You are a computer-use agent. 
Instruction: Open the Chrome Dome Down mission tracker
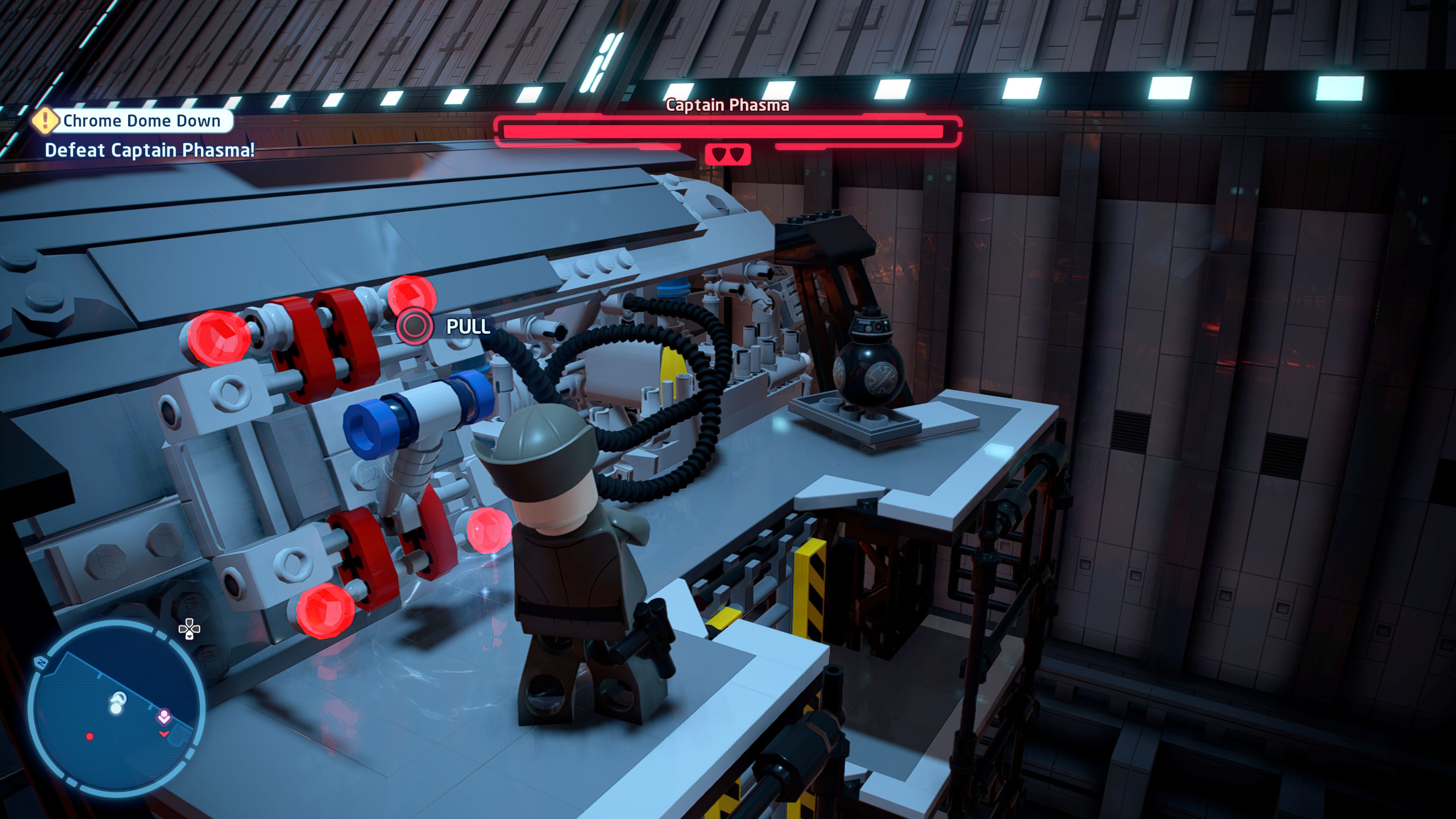(x=141, y=121)
